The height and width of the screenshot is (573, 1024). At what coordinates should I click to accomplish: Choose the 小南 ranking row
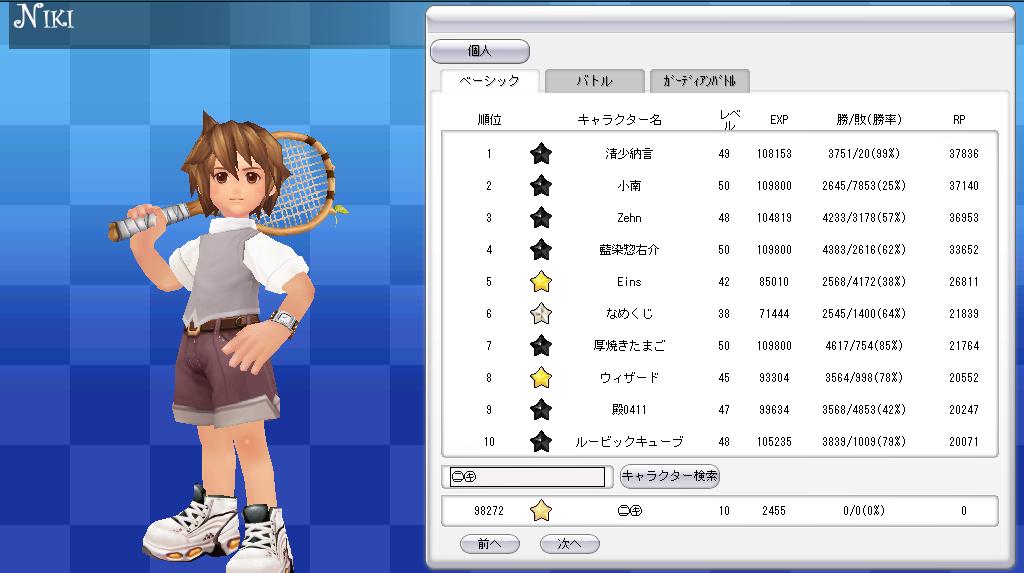(x=629, y=186)
